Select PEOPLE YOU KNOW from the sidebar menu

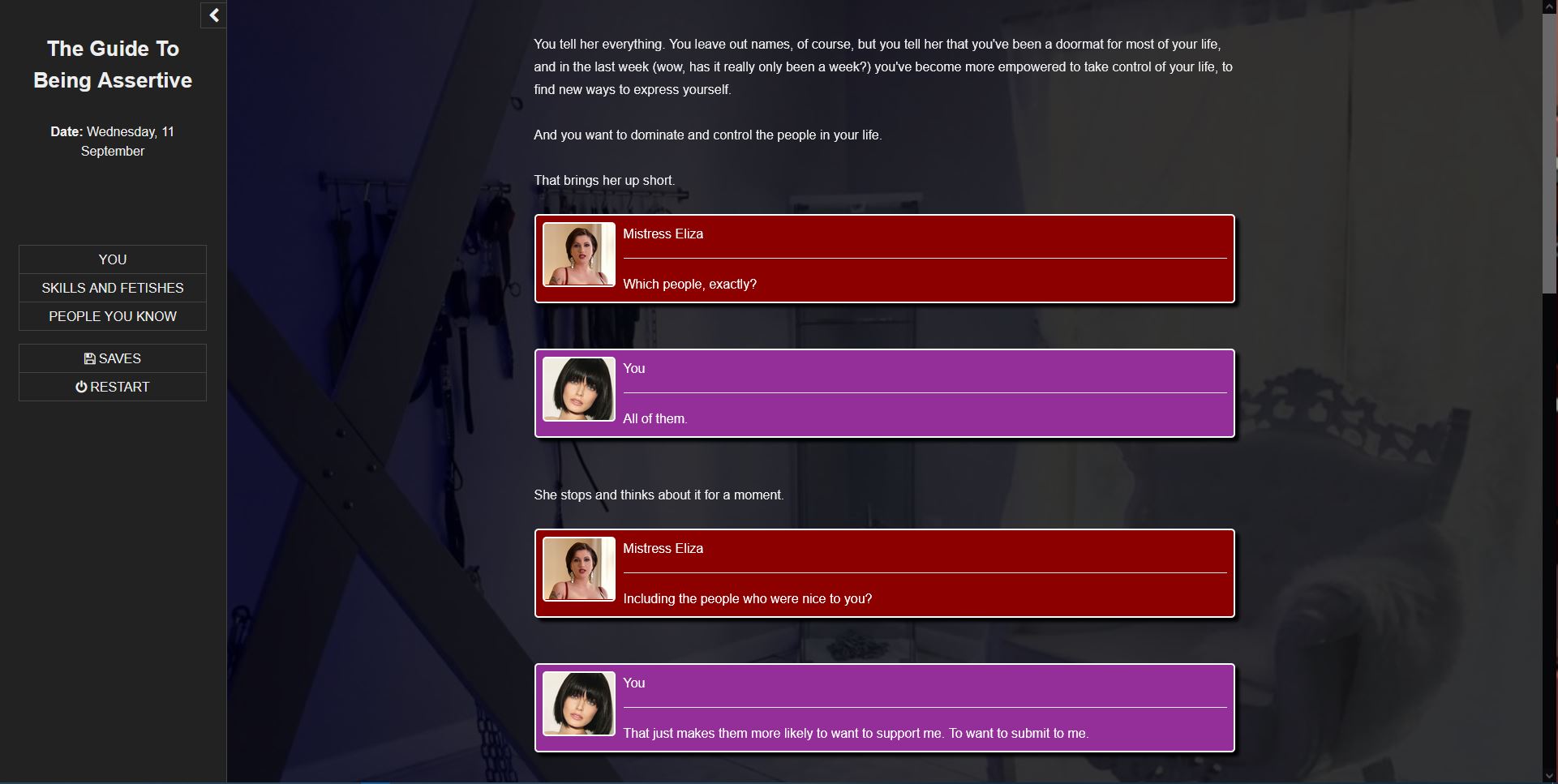tap(112, 316)
